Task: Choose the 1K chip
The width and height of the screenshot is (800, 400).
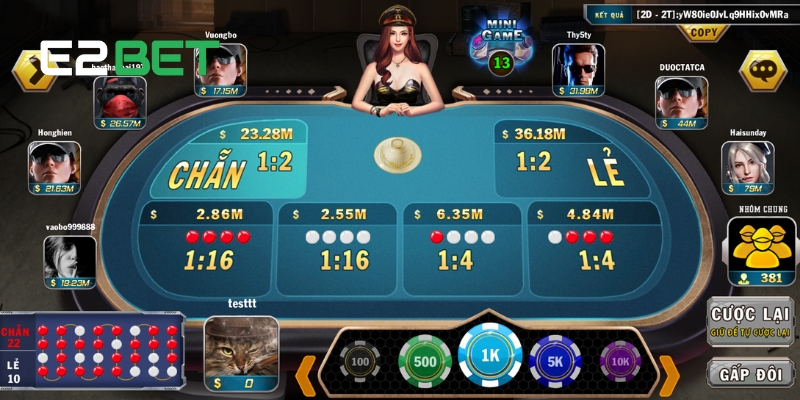Action: [490, 358]
